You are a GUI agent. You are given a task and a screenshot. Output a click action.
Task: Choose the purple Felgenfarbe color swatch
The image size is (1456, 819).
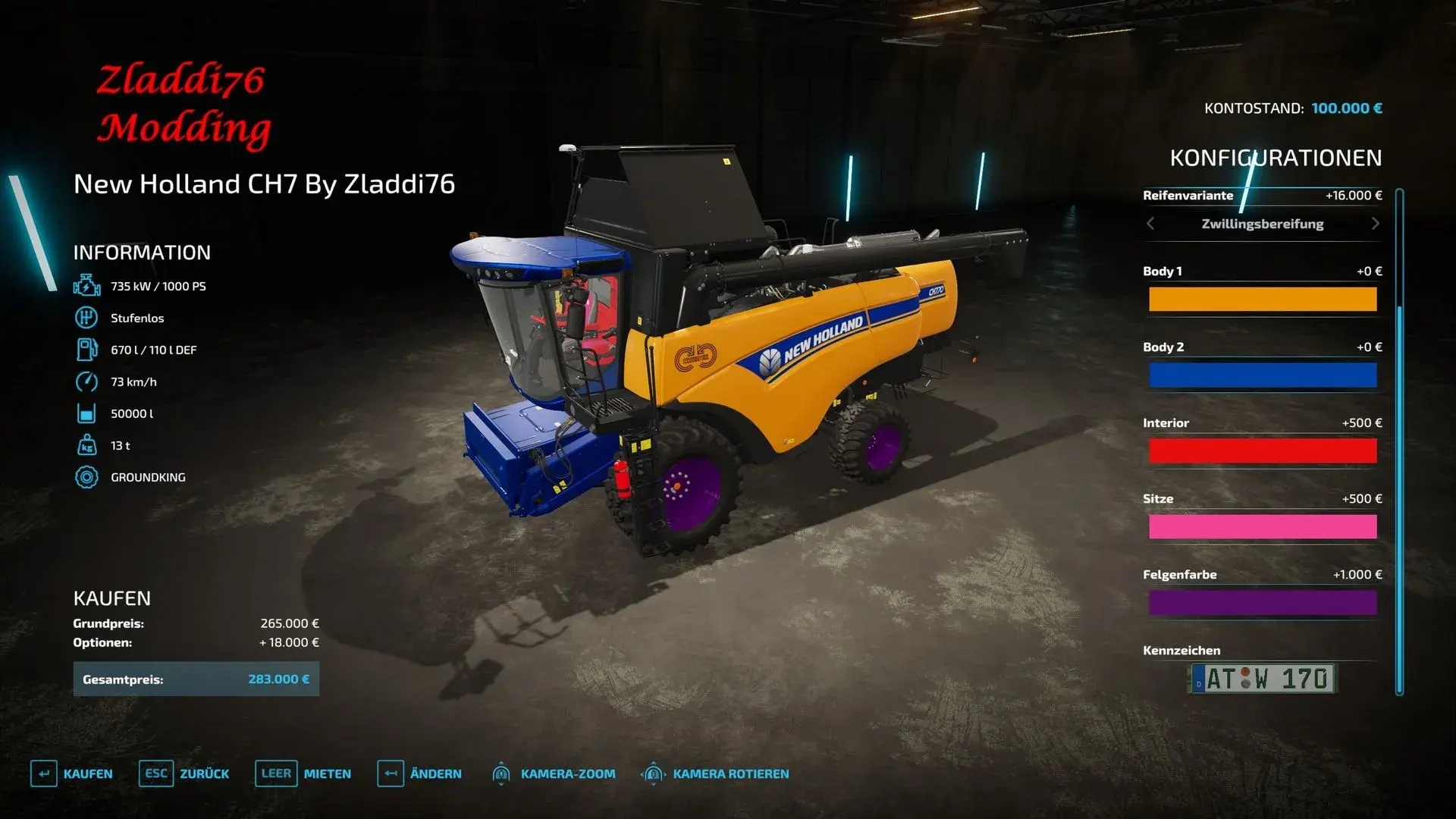(1263, 602)
